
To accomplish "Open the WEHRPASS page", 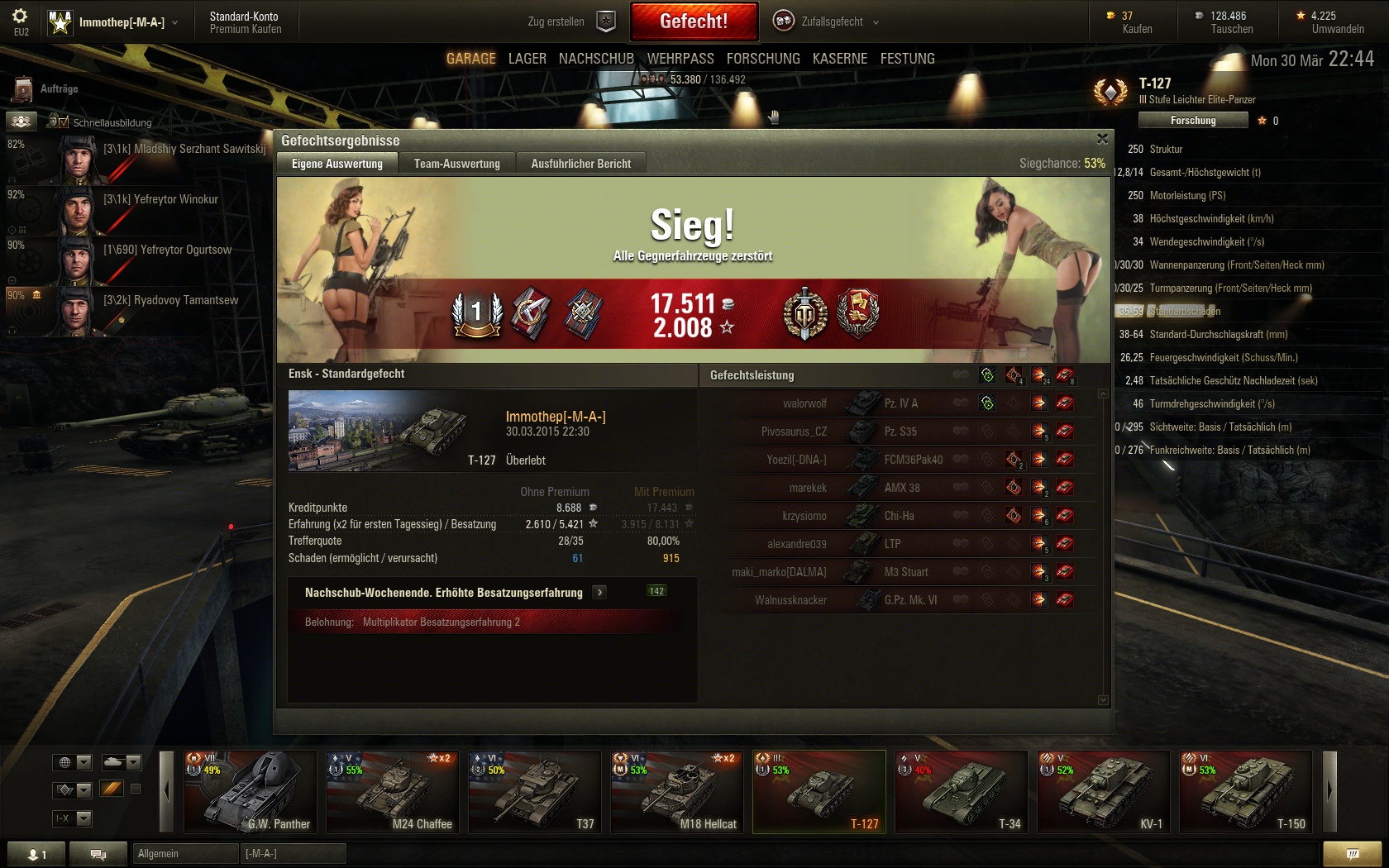I will point(680,59).
